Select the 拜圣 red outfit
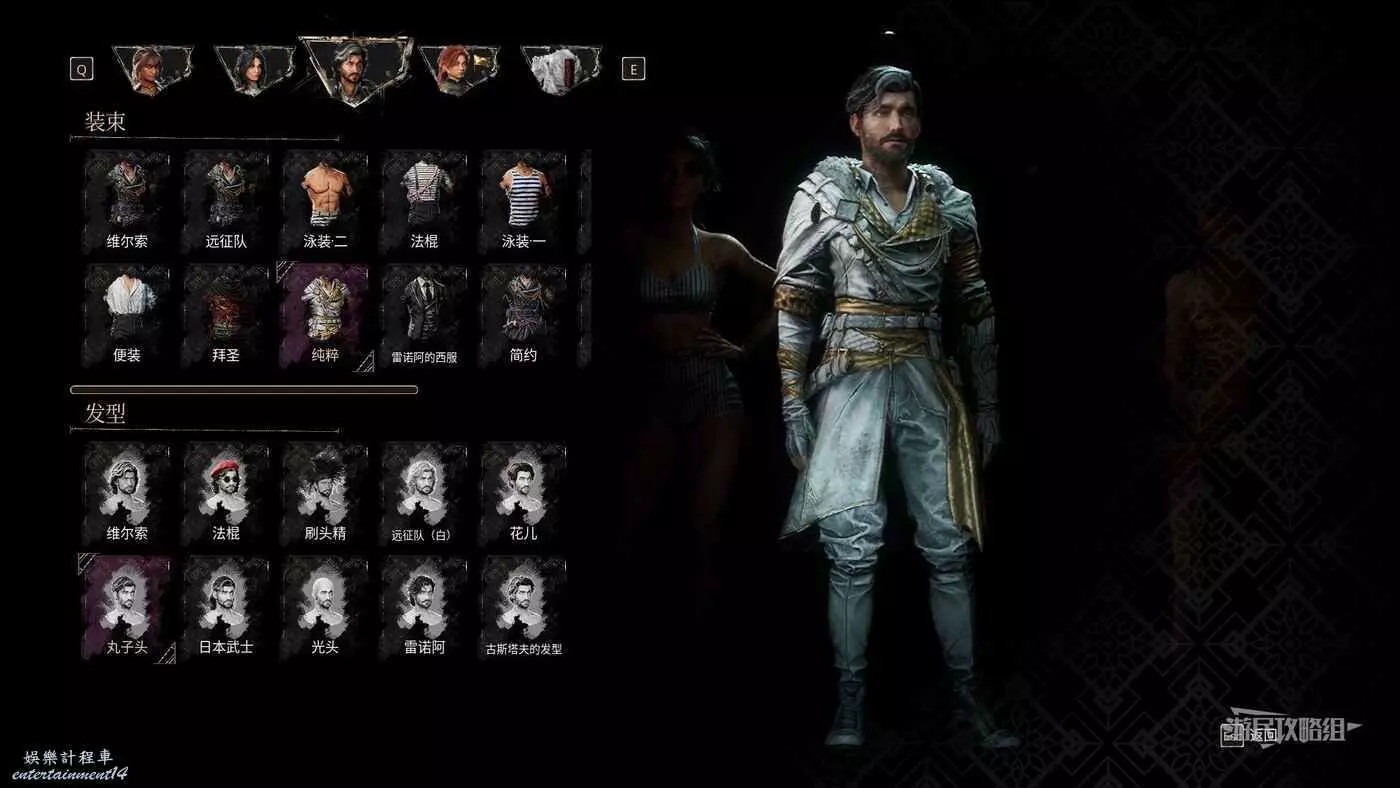 [x=226, y=315]
